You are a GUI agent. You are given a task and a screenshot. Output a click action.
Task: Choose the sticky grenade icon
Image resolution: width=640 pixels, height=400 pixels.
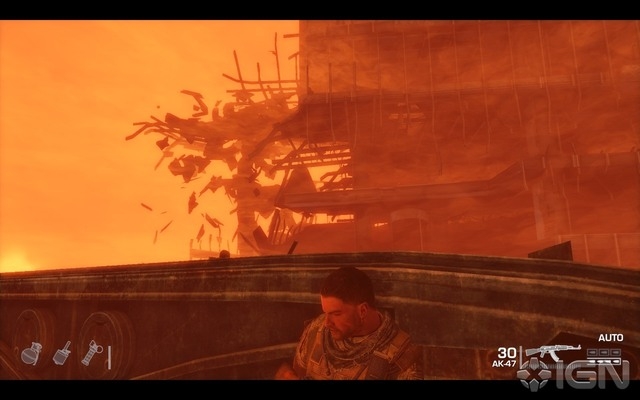pos(62,352)
